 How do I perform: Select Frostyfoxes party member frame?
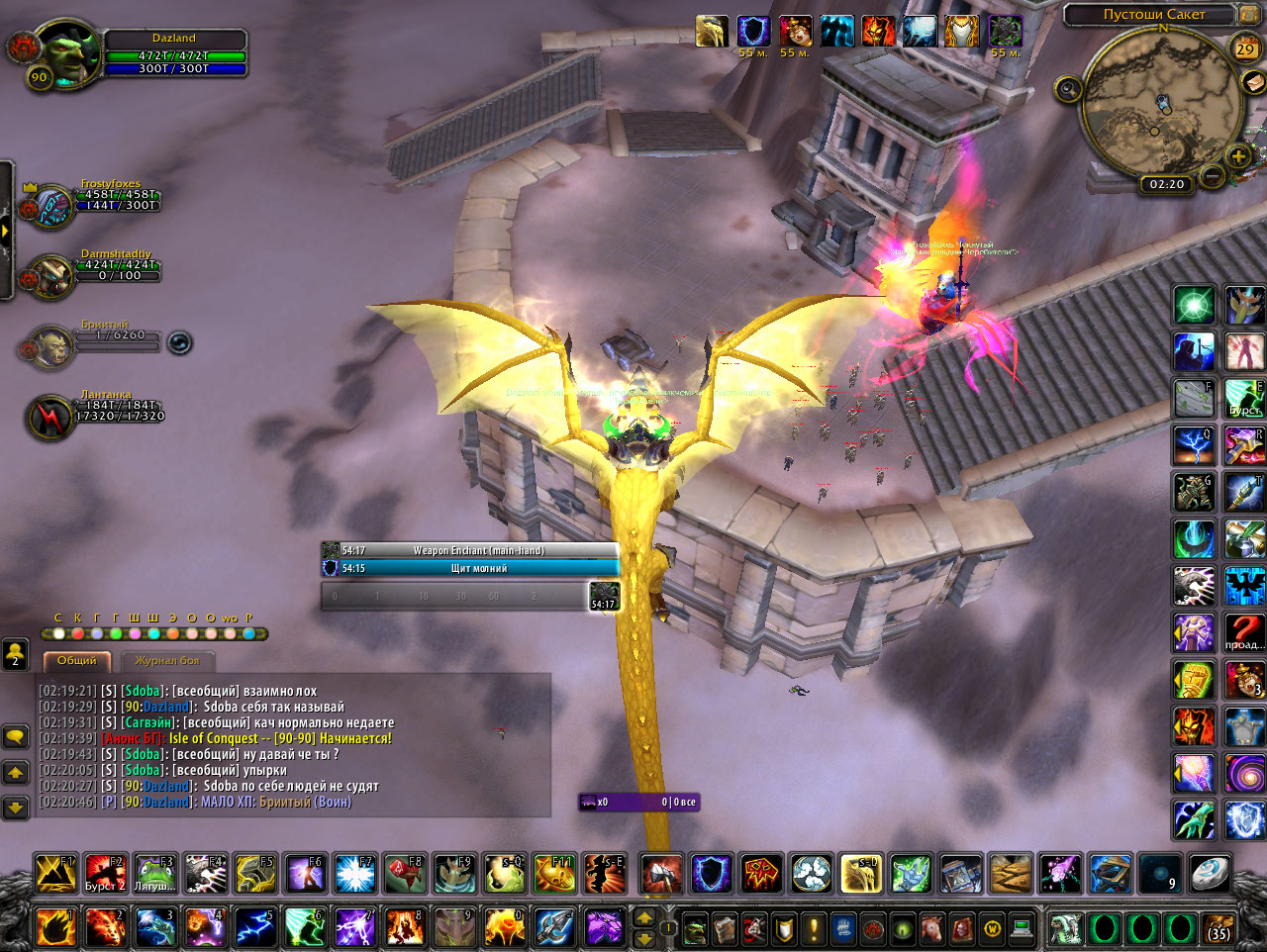click(51, 208)
